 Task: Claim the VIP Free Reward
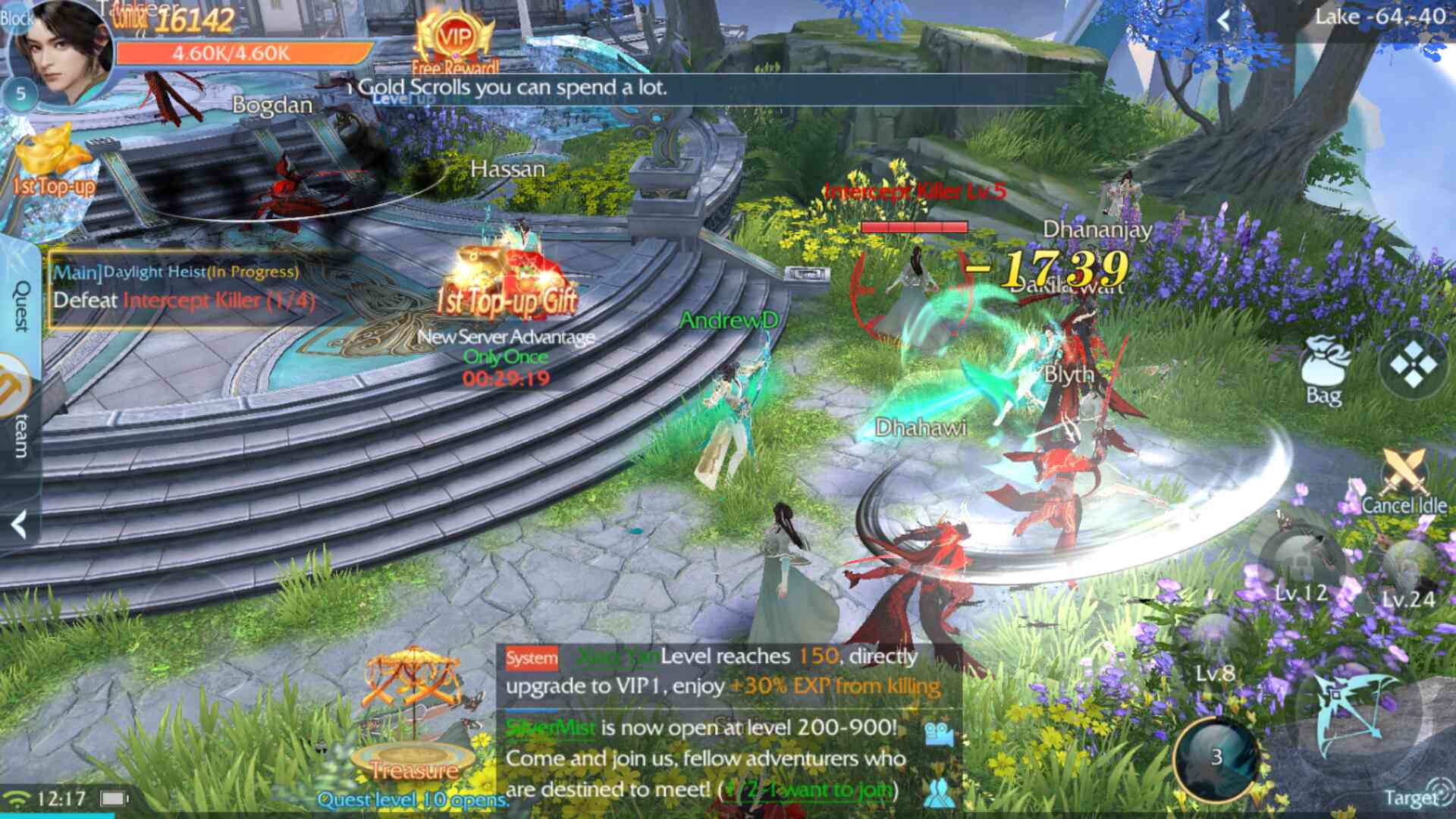[455, 42]
